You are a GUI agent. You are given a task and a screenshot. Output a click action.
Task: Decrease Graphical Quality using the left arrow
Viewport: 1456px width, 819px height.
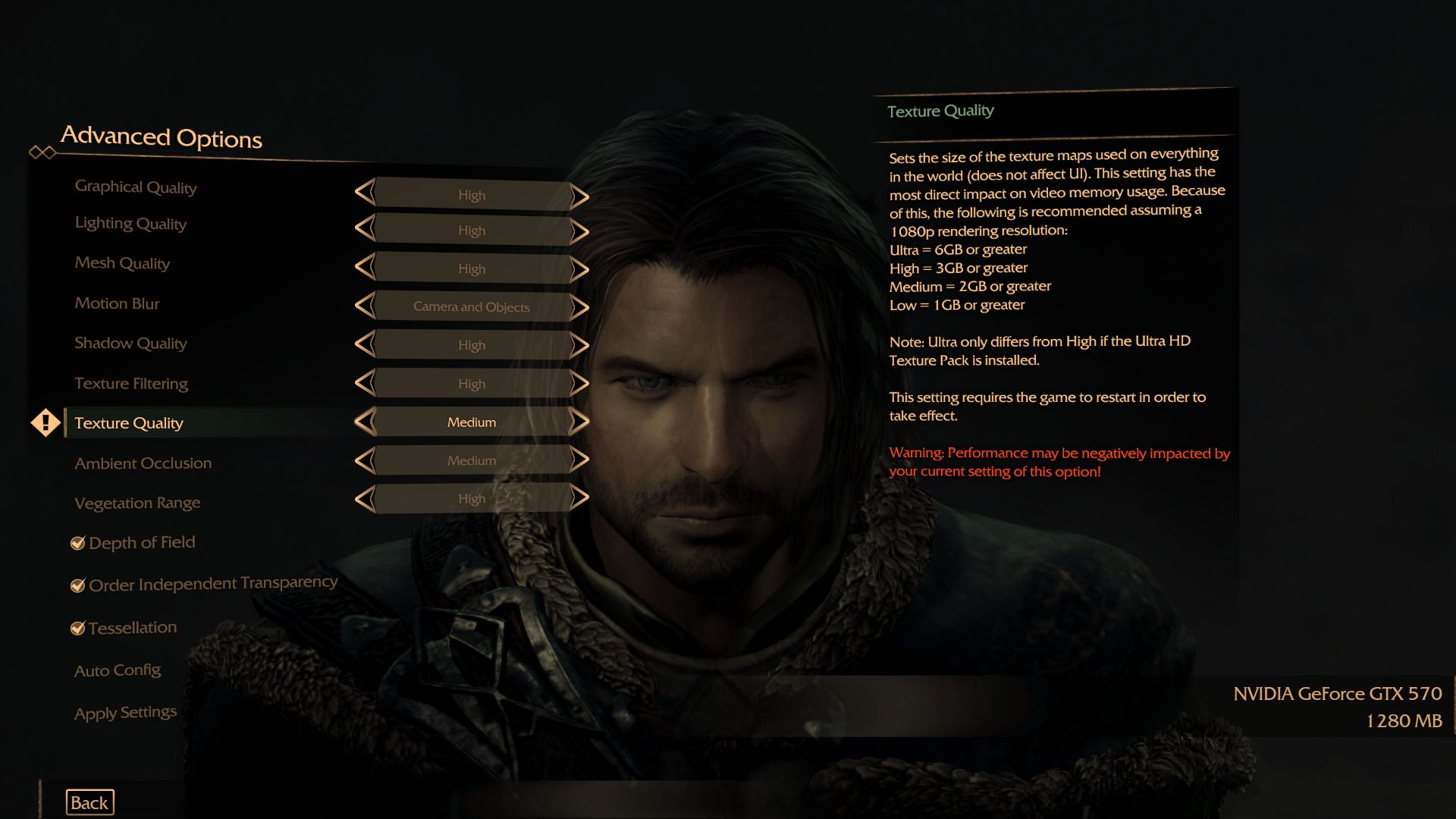click(x=366, y=195)
